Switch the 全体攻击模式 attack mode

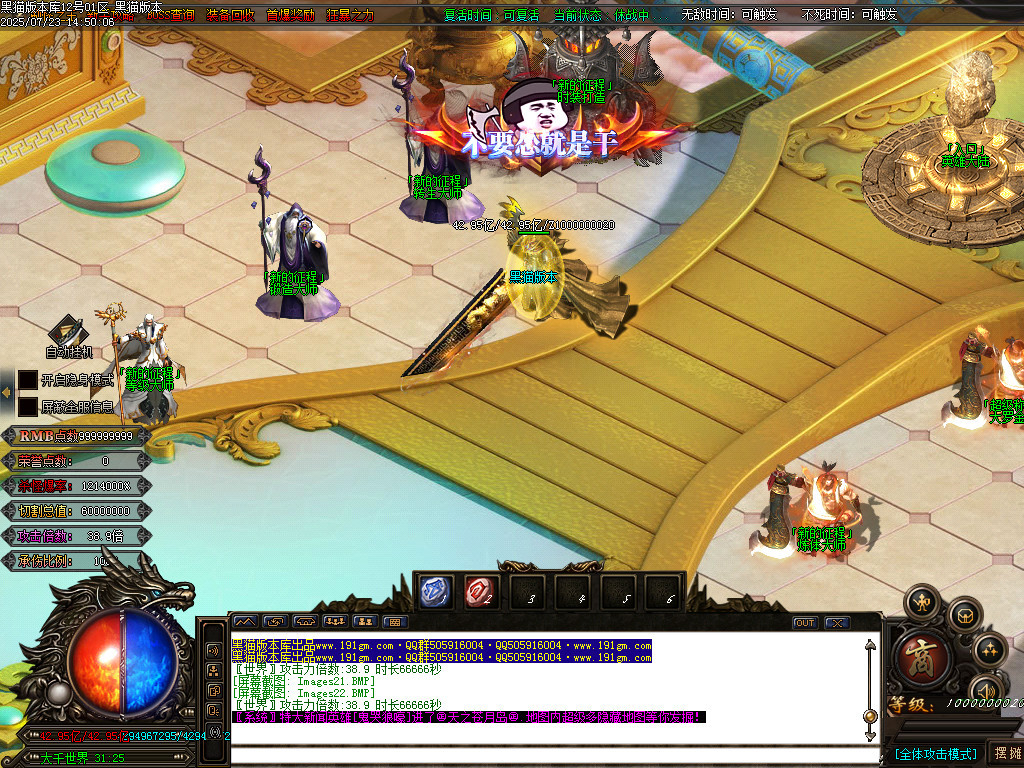click(x=935, y=754)
